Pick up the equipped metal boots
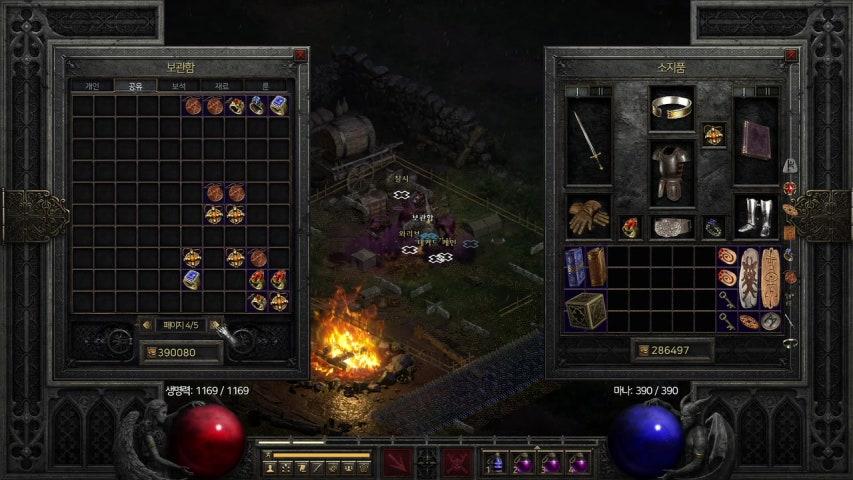 coord(755,216)
